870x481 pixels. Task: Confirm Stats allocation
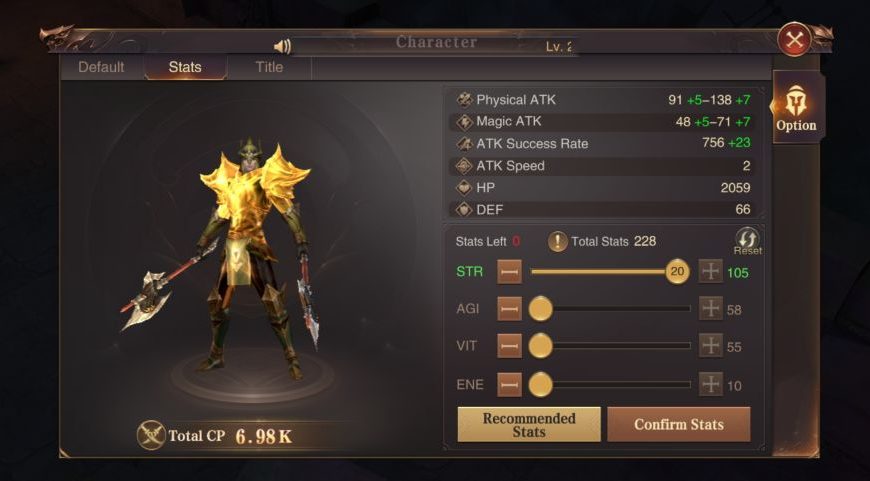pos(679,424)
